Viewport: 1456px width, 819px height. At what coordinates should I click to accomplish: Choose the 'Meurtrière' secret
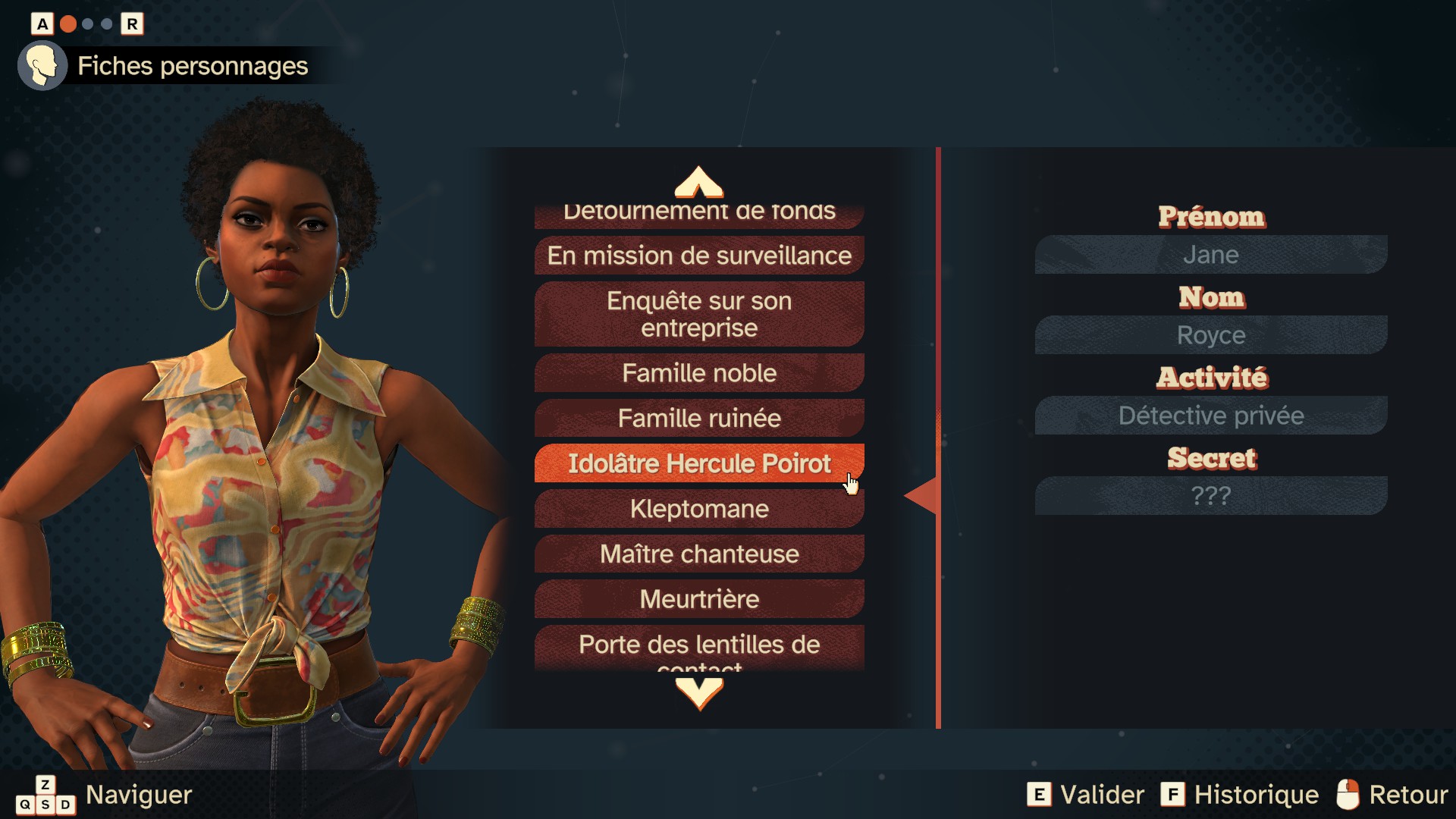[698, 599]
